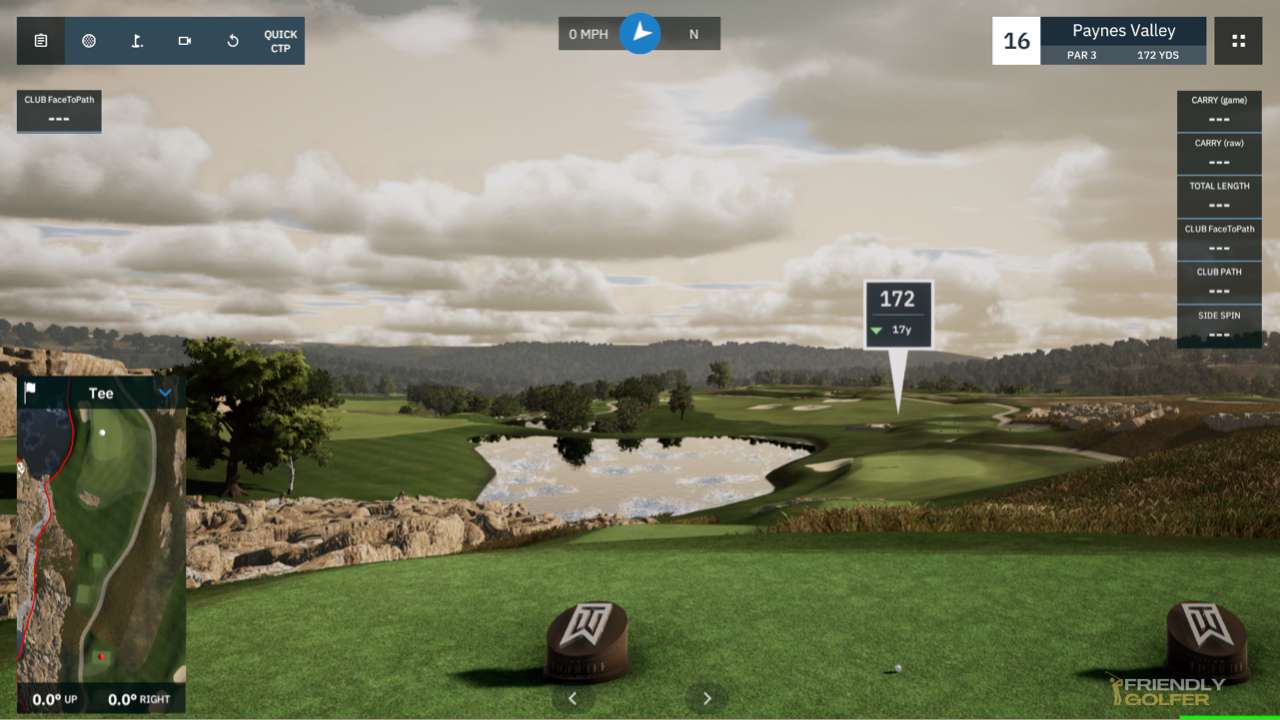Select the SIDE SPIN data tile
This screenshot has height=720, width=1280.
(x=1219, y=326)
